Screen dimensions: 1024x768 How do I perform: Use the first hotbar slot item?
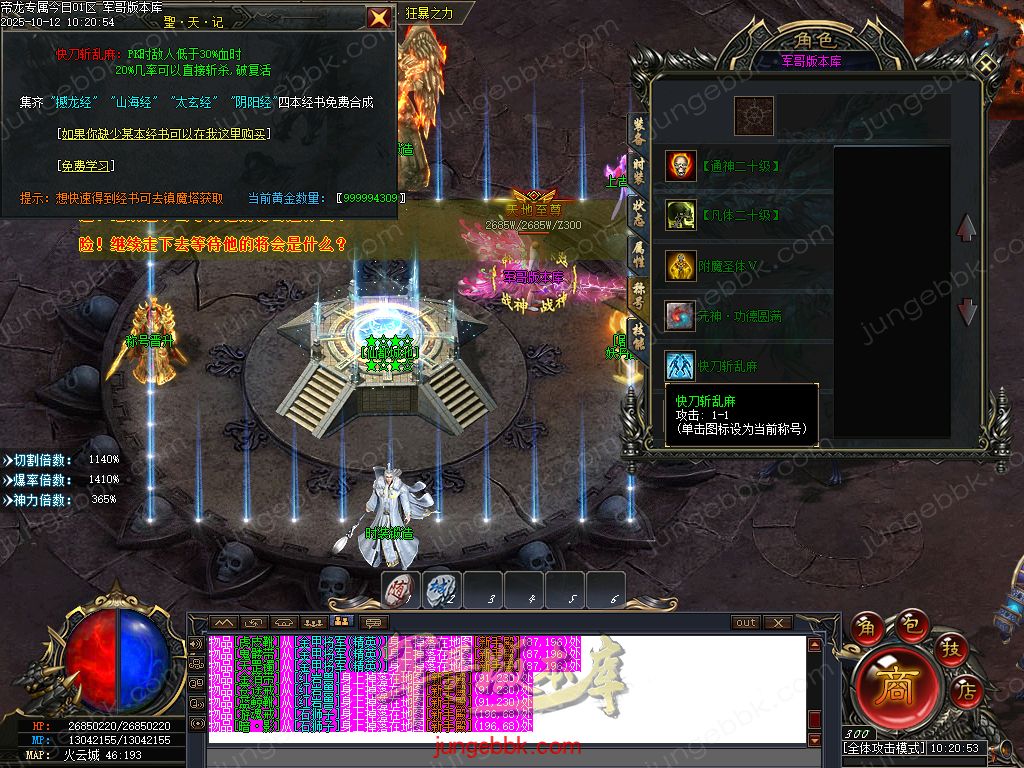click(401, 591)
